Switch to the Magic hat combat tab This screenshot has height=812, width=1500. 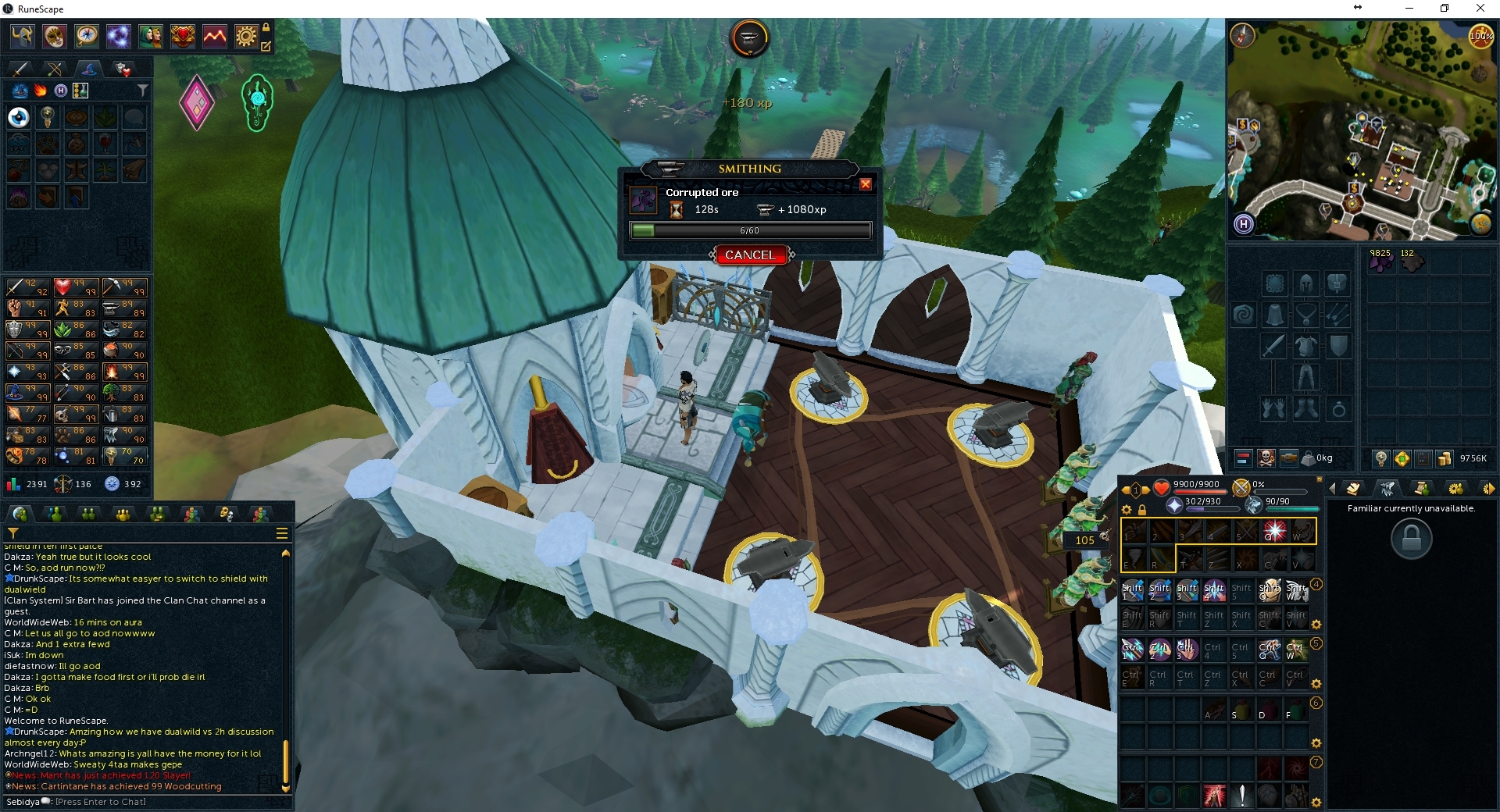point(88,70)
